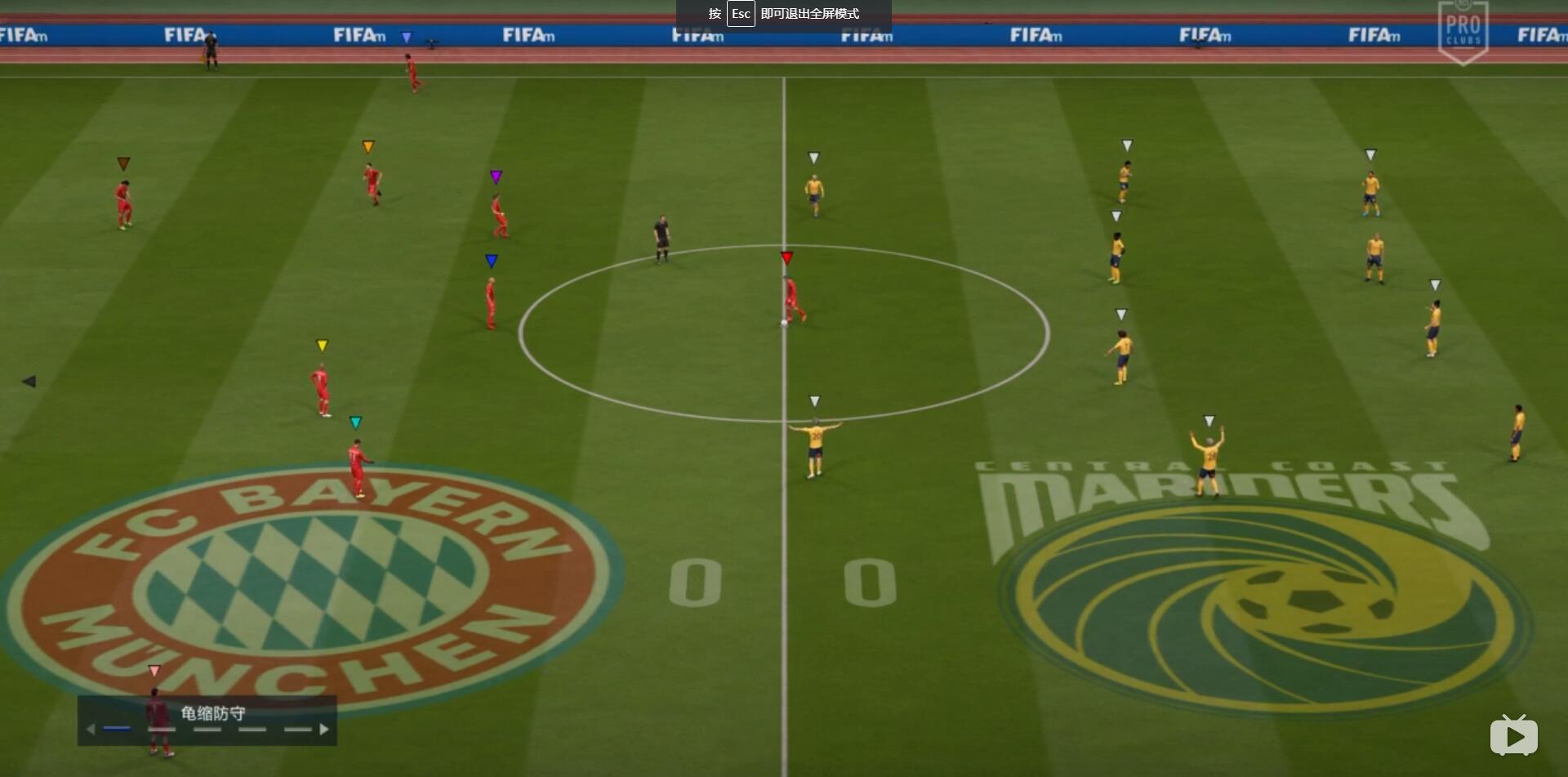Click the Esc key hint in the notification
The width and height of the screenshot is (1568, 777).
click(x=741, y=13)
